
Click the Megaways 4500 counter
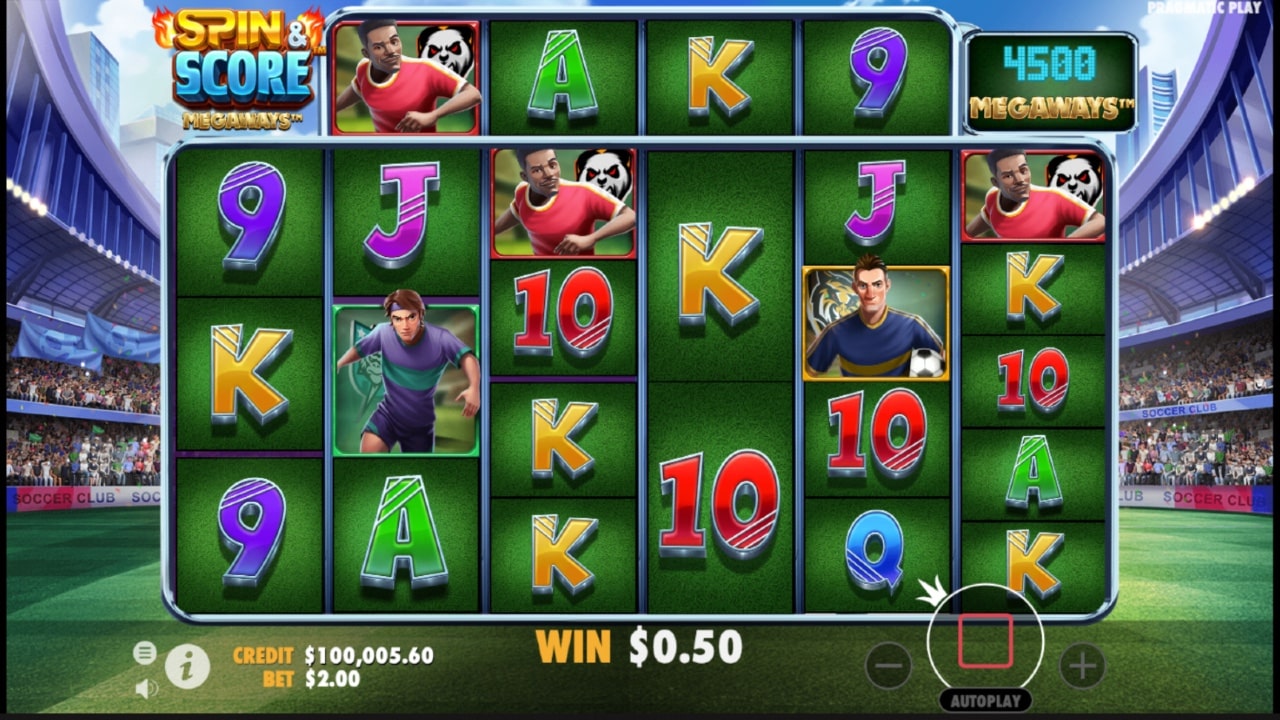point(1051,75)
